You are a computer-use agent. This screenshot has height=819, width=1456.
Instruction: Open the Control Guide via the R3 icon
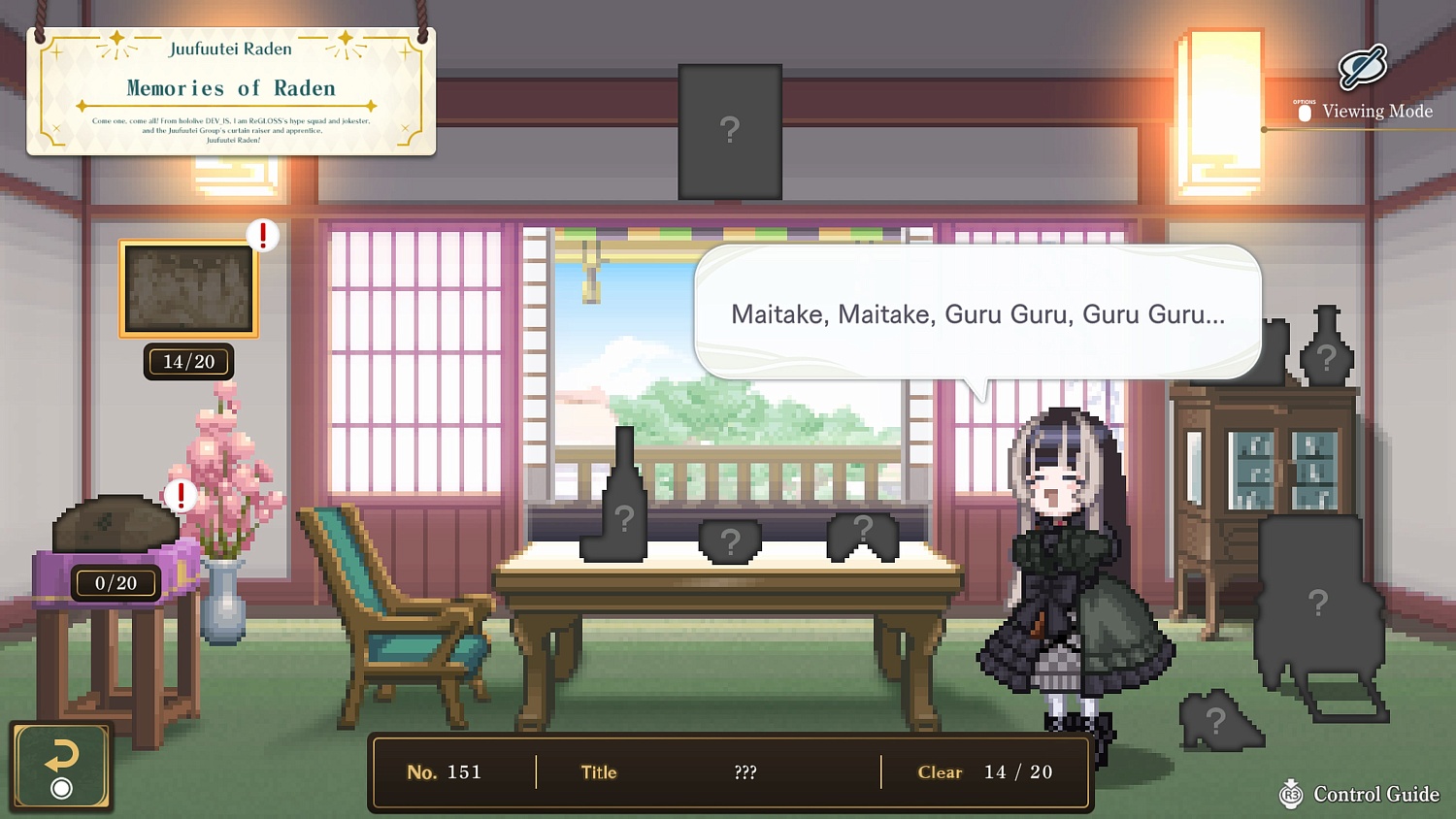point(1291,794)
